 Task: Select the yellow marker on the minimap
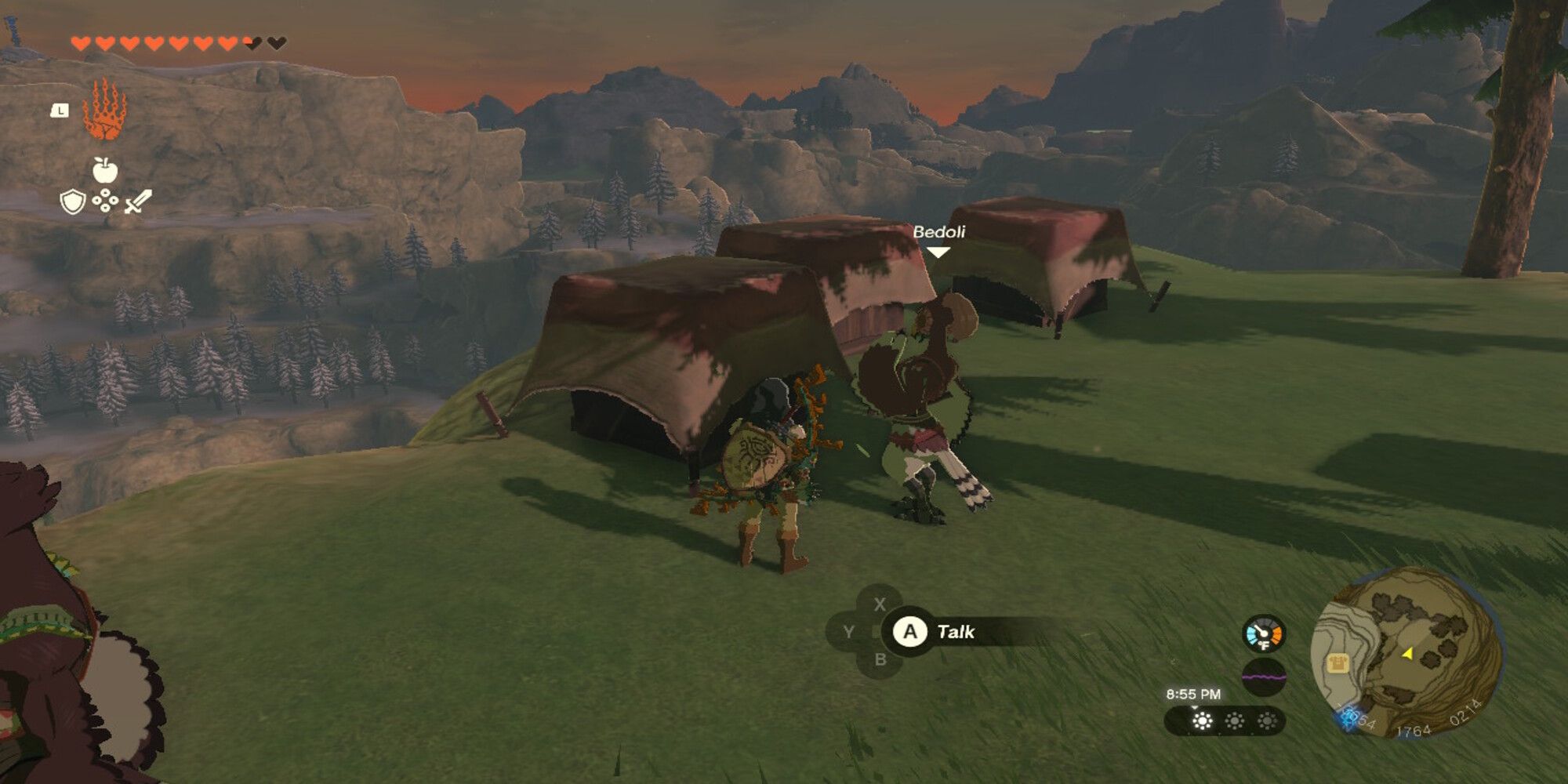click(x=1407, y=653)
